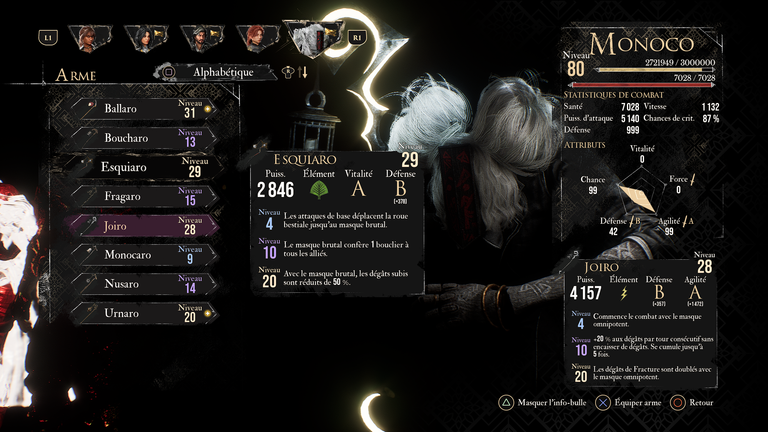Viewport: 768px width, 432px height.
Task: Select the Monocaro weapon
Action: tap(140, 255)
